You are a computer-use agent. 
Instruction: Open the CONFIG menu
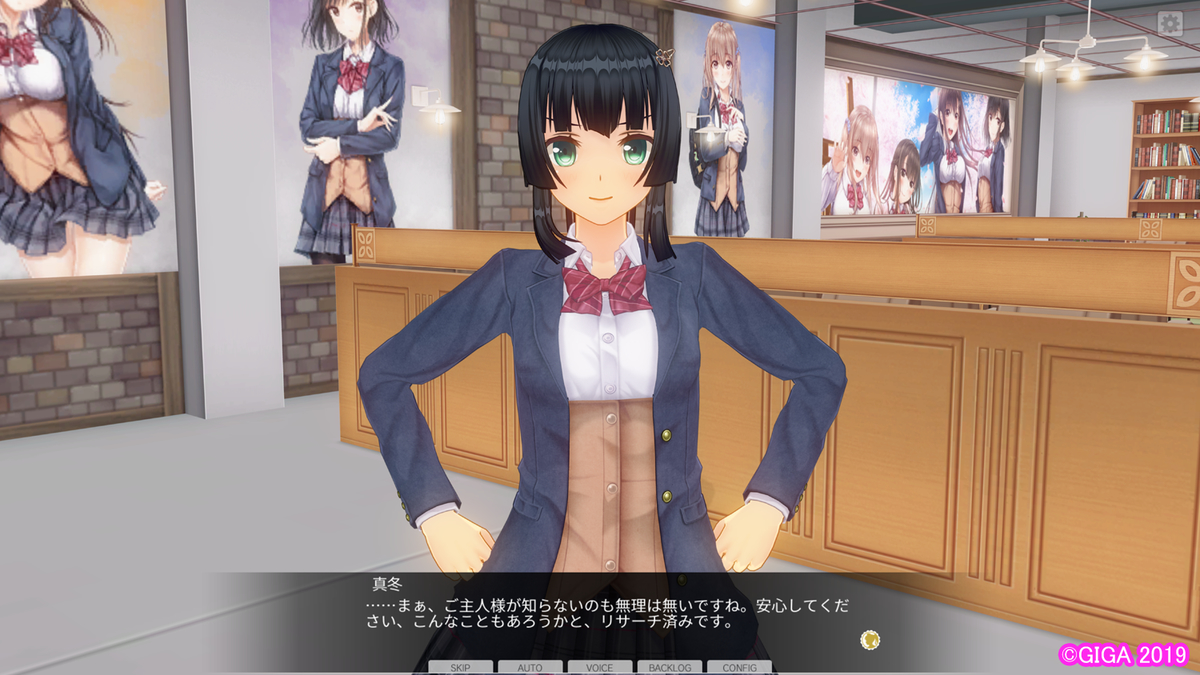[739, 667]
